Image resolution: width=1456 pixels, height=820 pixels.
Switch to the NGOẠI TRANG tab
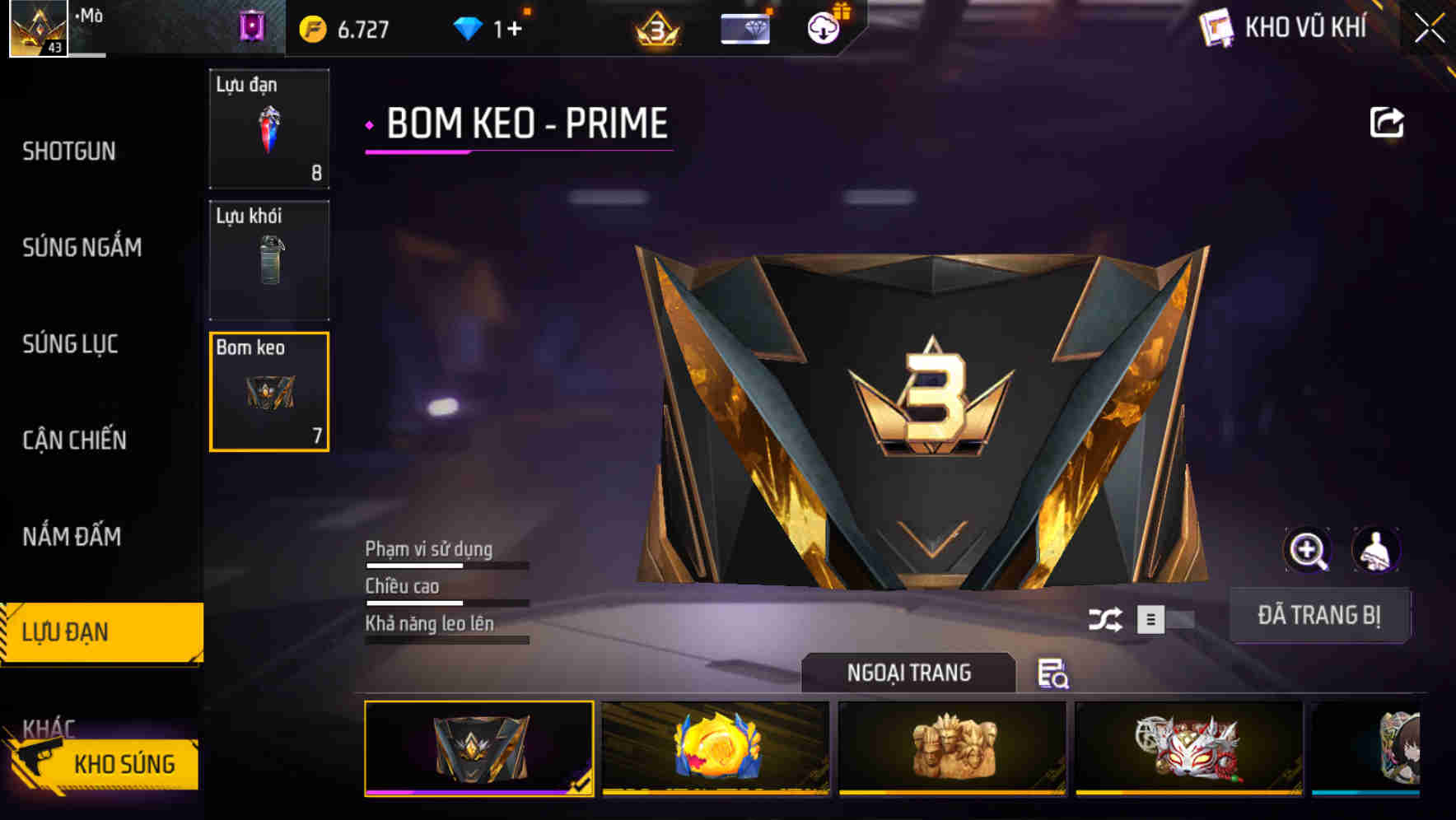click(908, 673)
